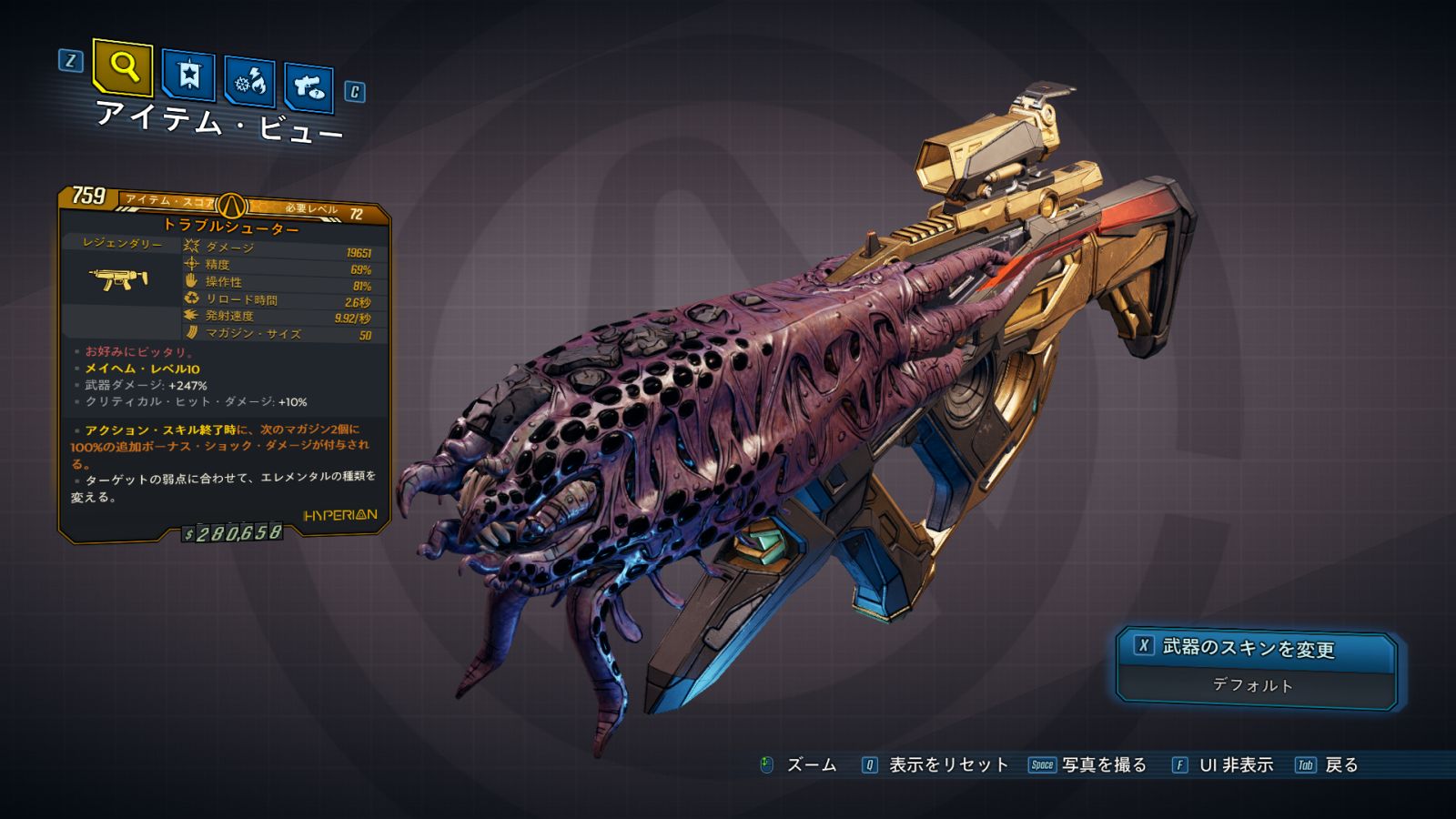The width and height of the screenshot is (1456, 819).
Task: Open the gear and flame tab
Action: click(x=249, y=82)
